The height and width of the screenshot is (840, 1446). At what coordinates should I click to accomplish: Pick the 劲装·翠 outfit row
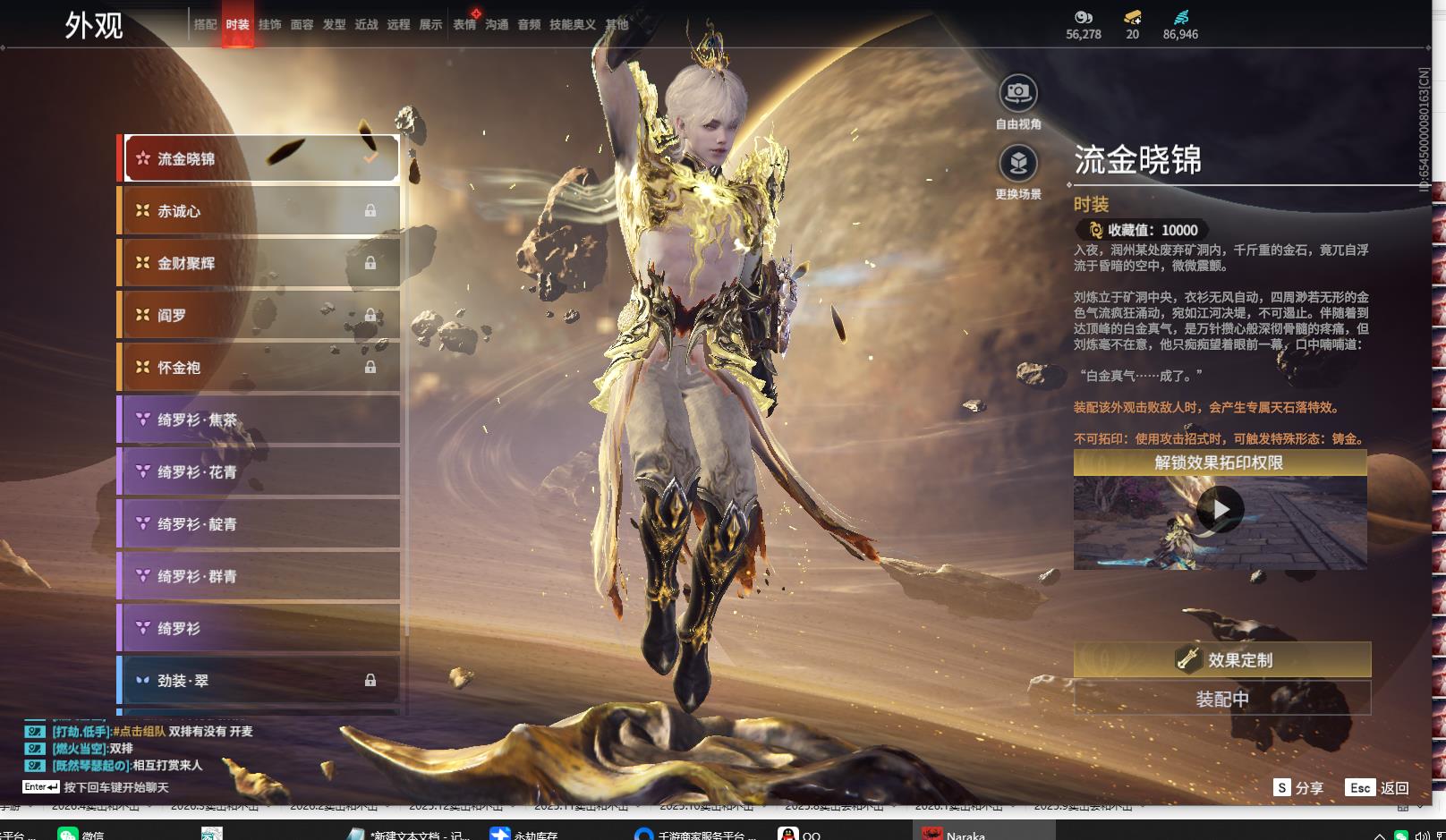(259, 681)
